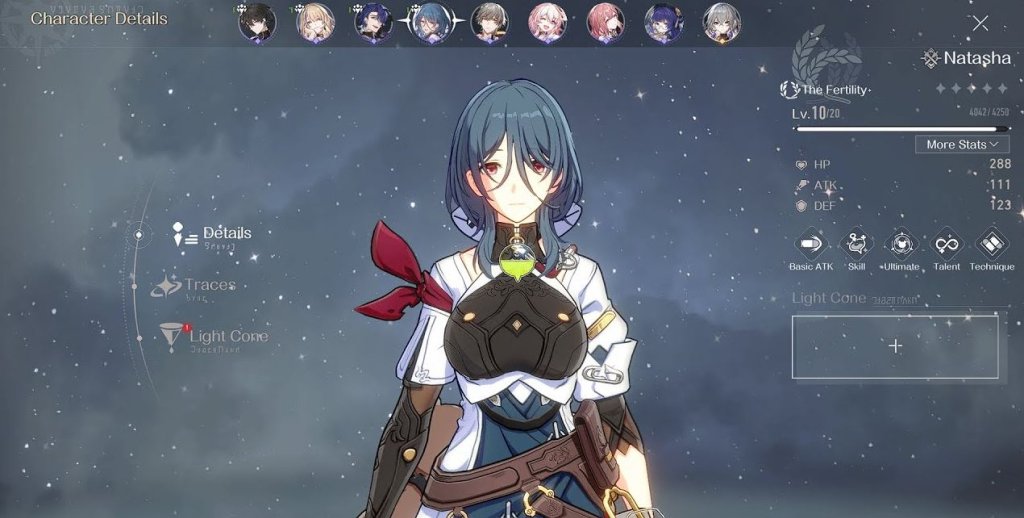Switch to the brown-haired character portrait
This screenshot has width=1024, height=518.
coord(490,23)
